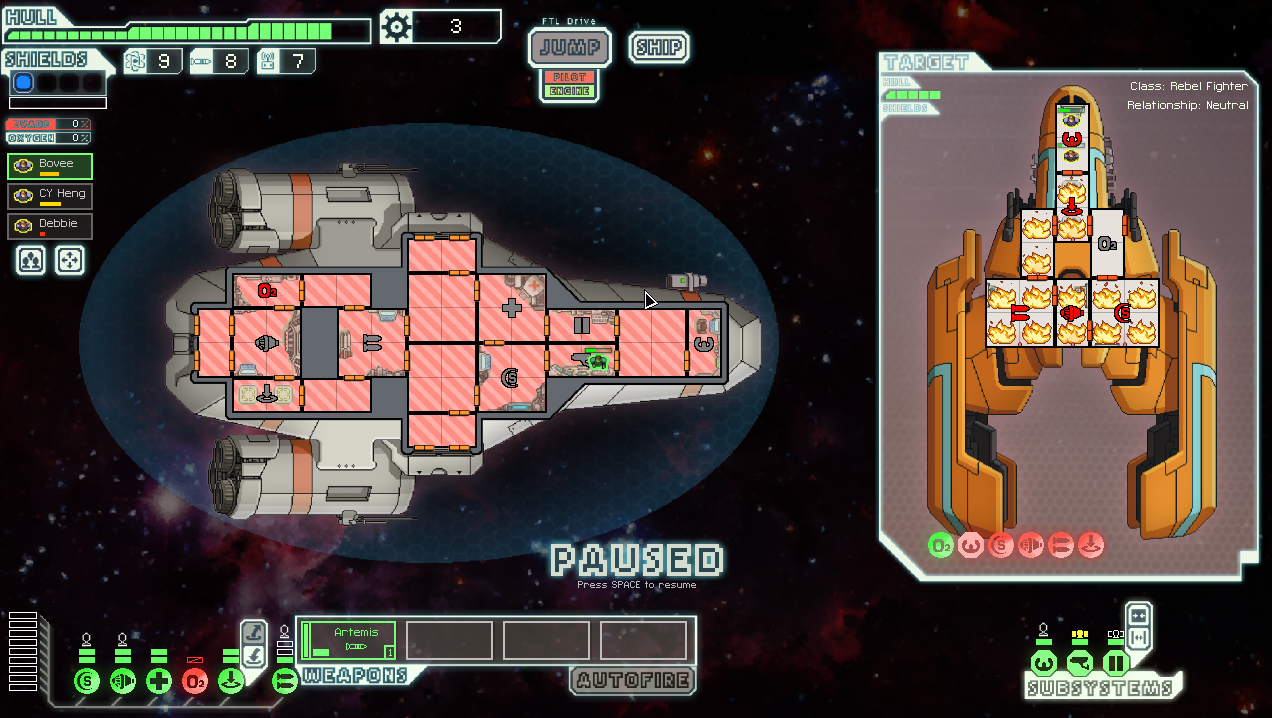Click the FTL Drive JUMP button
This screenshot has height=718, width=1272.
(570, 46)
